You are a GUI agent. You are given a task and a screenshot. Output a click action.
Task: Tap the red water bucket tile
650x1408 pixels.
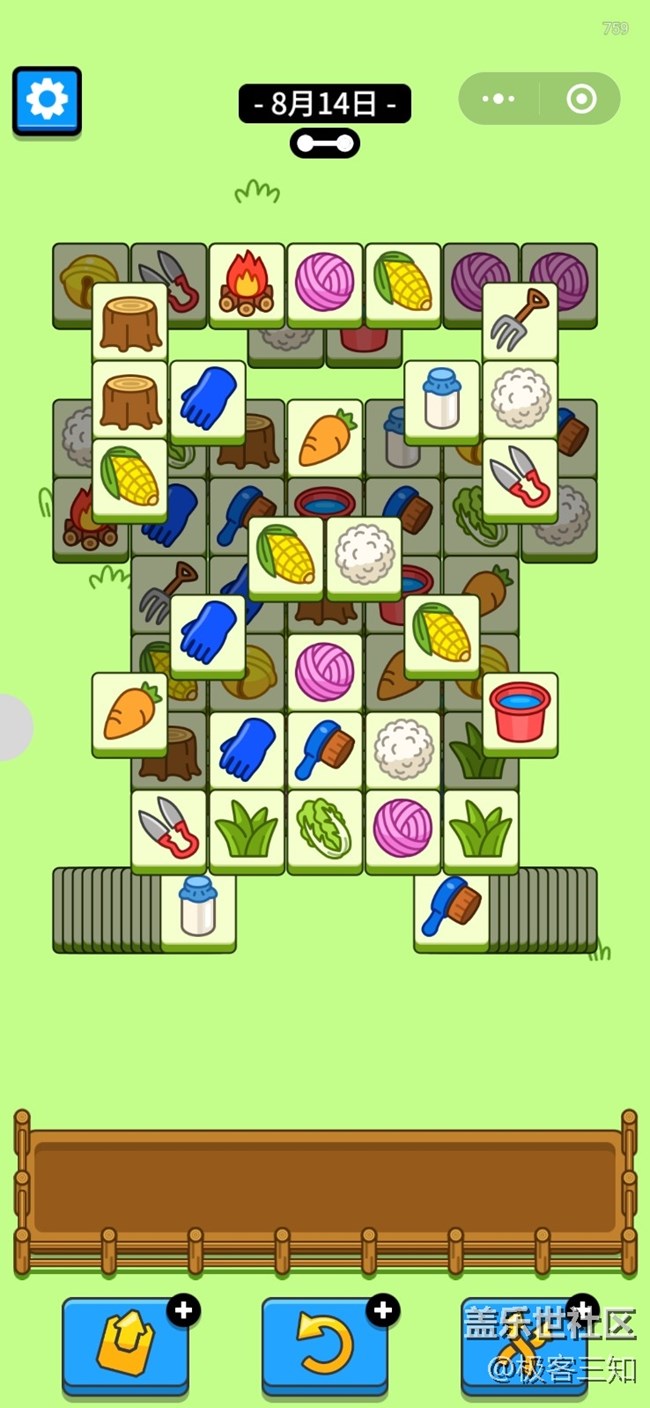(520, 713)
